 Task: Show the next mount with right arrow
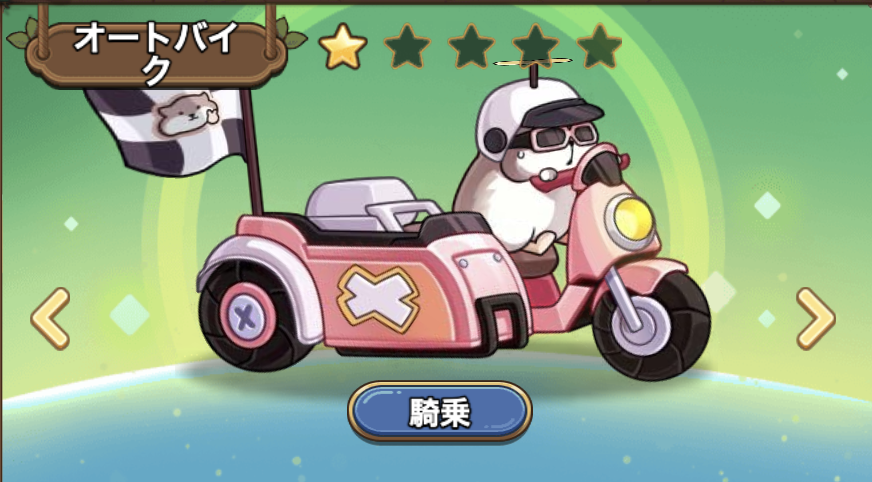click(815, 318)
